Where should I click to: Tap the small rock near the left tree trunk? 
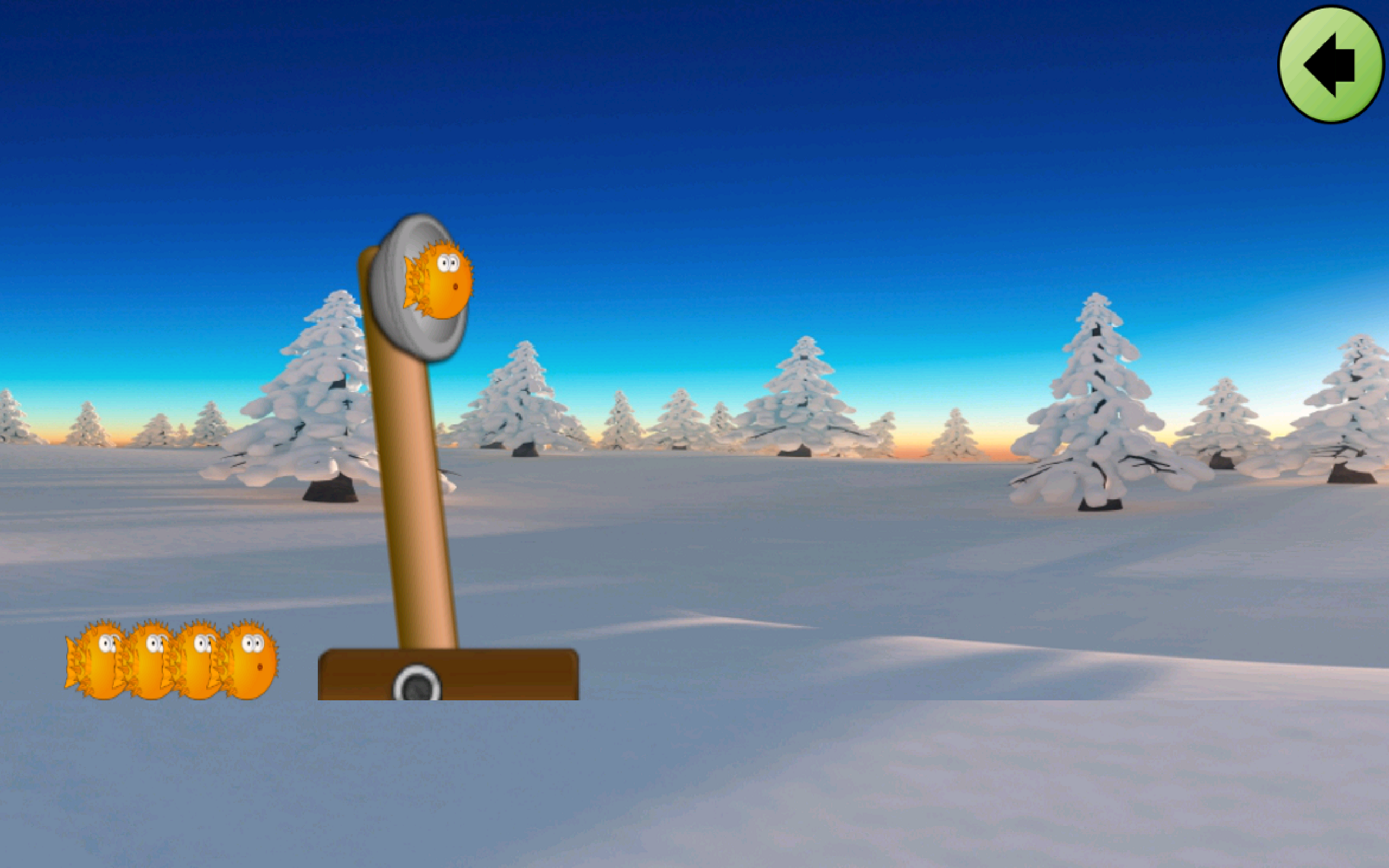(330, 491)
